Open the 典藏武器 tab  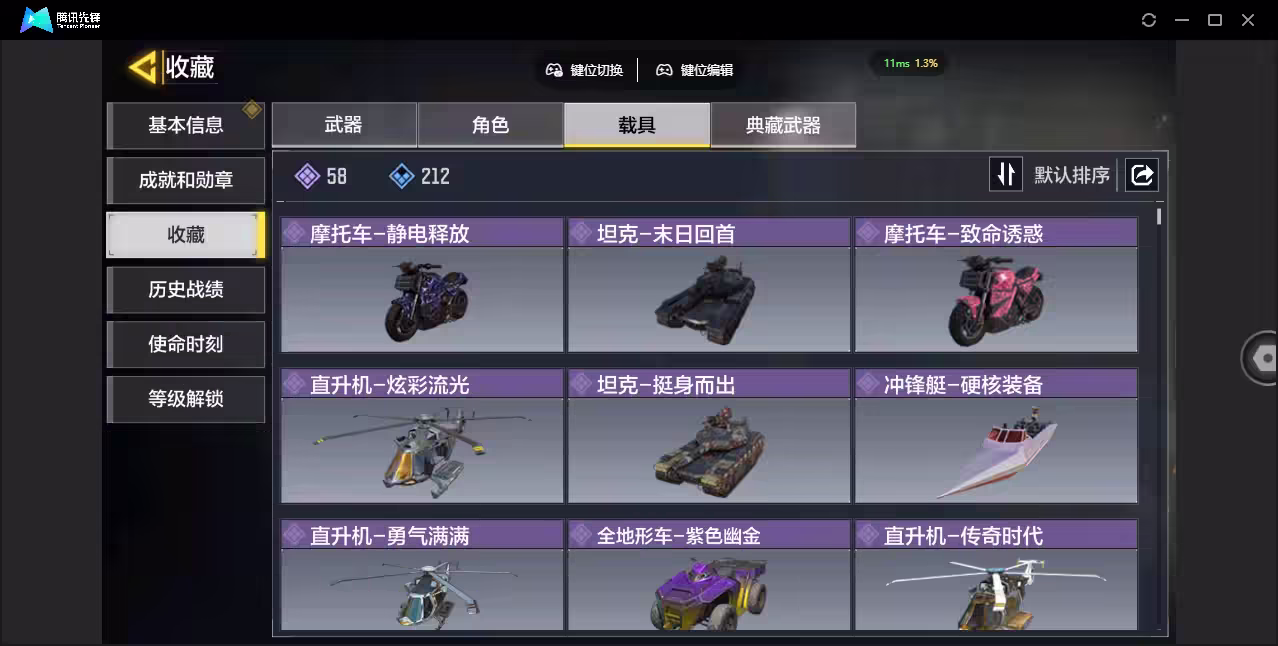[x=783, y=125]
